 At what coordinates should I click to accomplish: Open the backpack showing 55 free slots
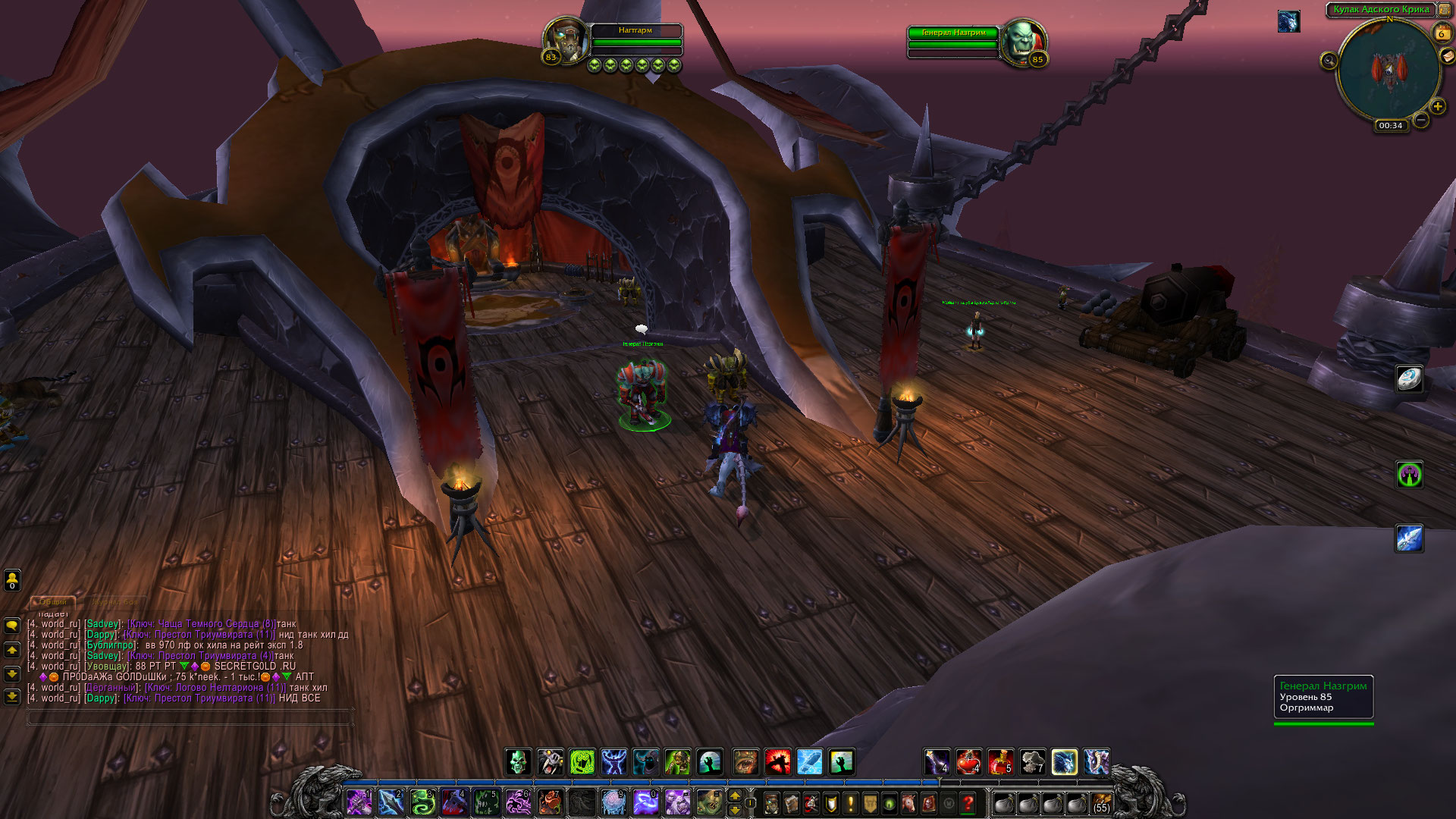1100,803
